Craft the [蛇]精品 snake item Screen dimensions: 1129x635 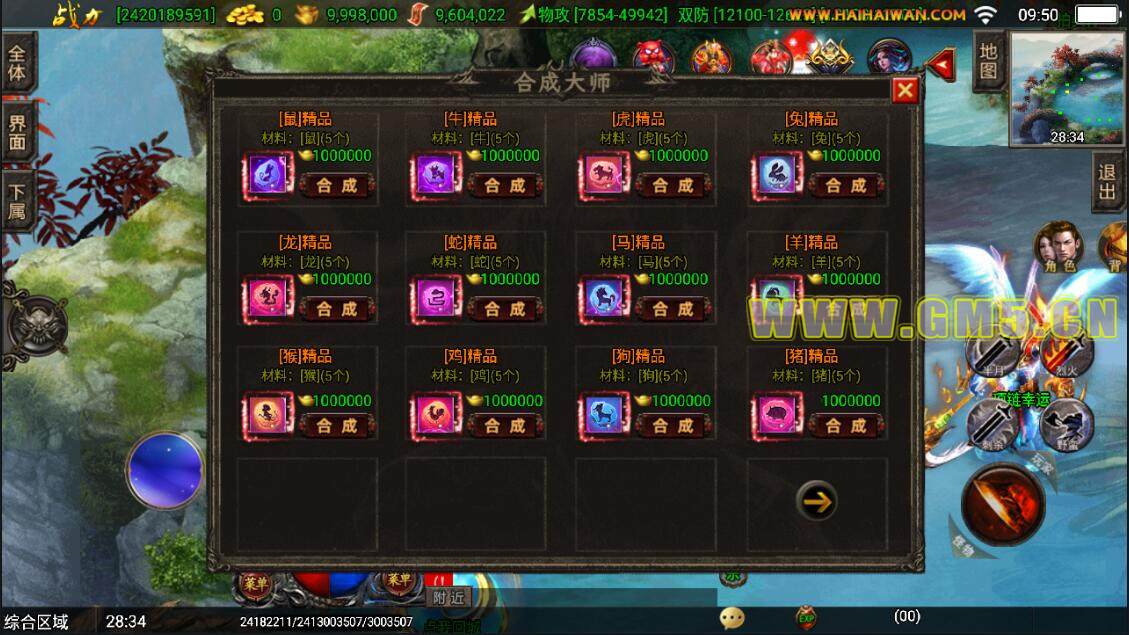point(505,310)
